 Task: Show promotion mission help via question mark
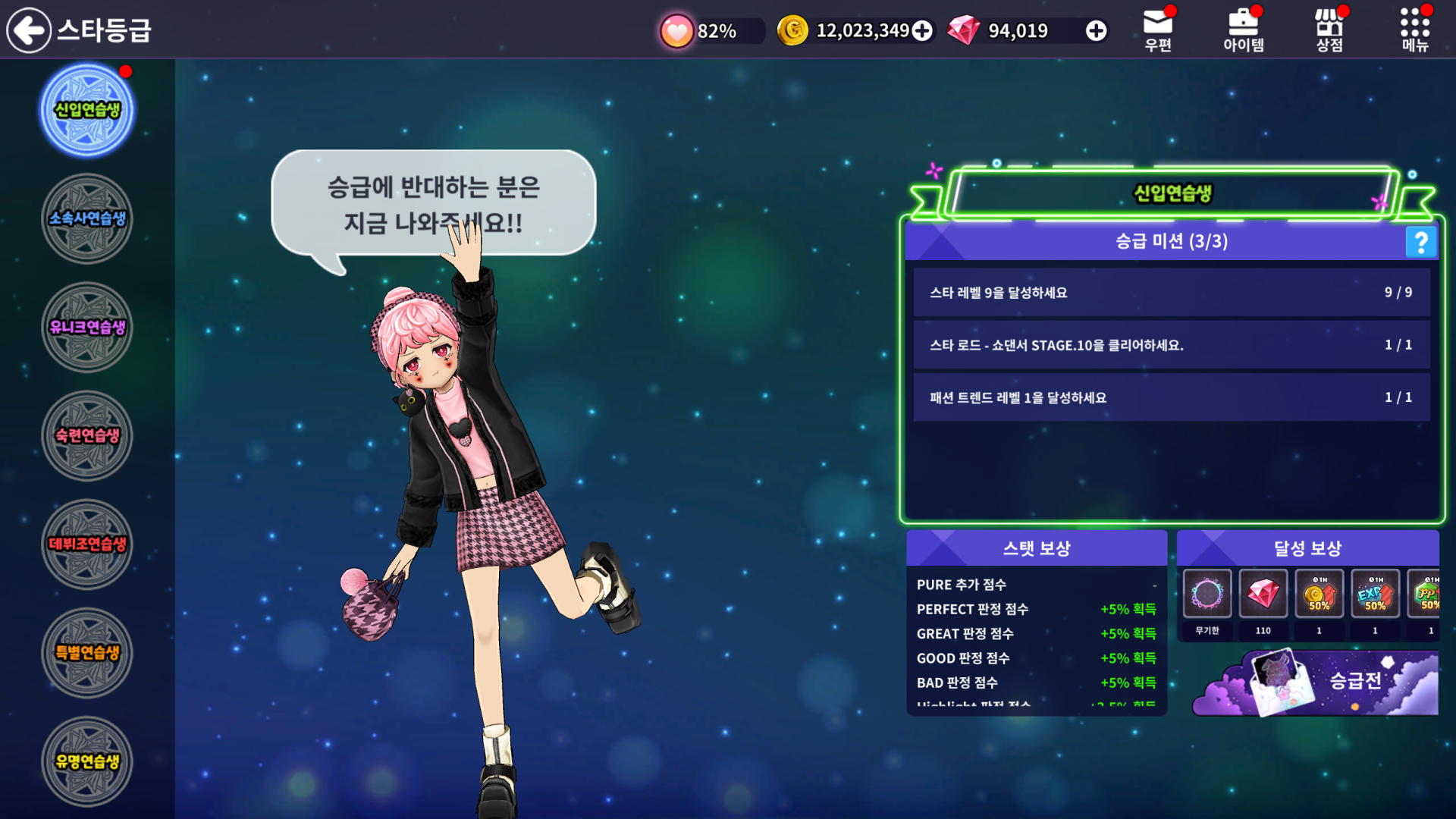pyautogui.click(x=1421, y=242)
